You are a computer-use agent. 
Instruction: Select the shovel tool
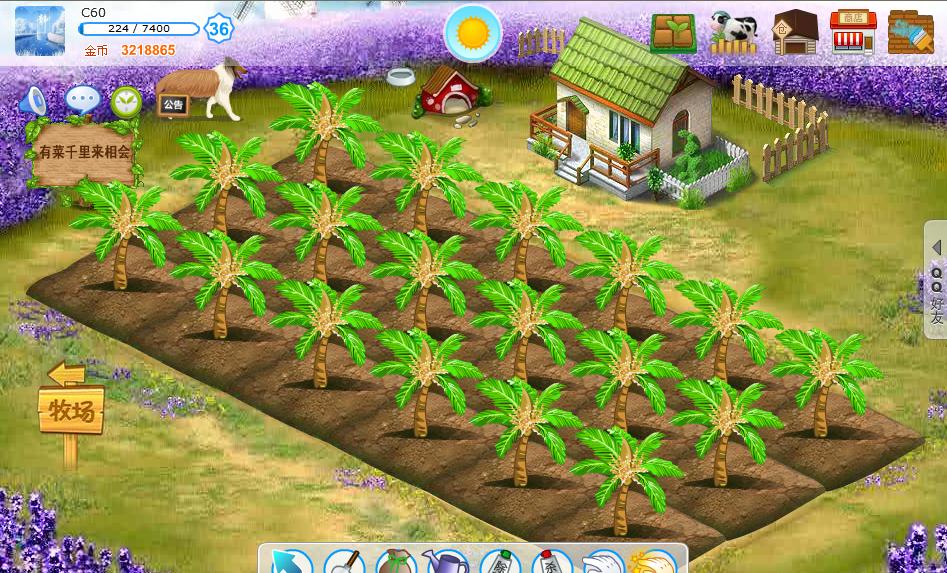click(343, 562)
